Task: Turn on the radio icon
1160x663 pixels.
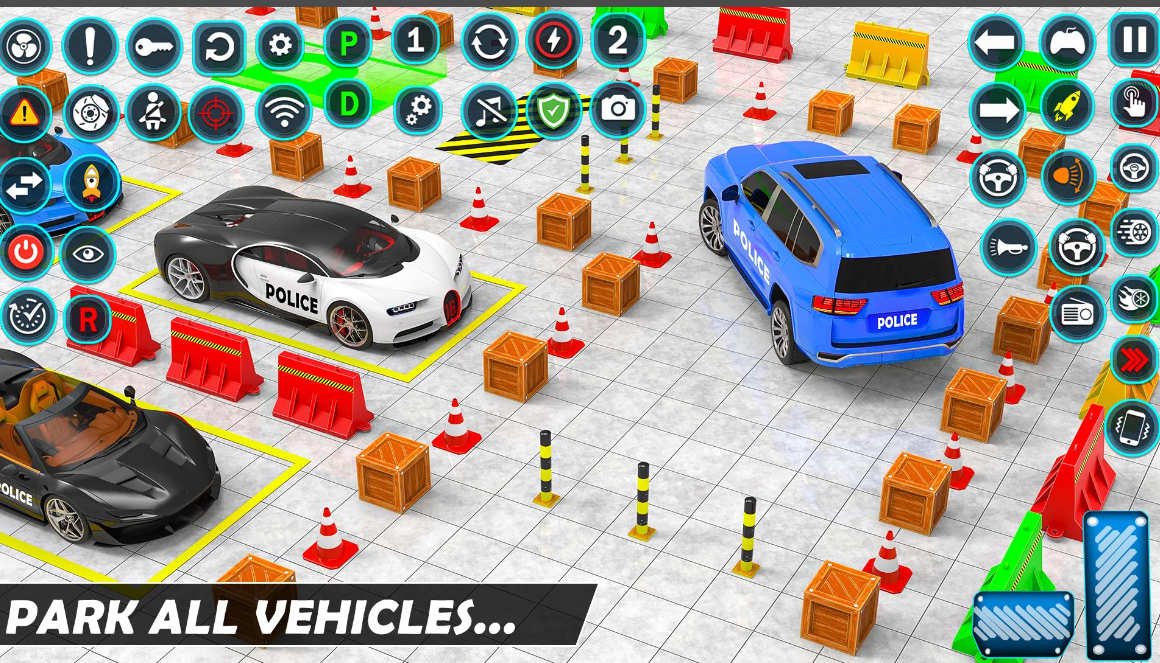Action: pos(1077,313)
